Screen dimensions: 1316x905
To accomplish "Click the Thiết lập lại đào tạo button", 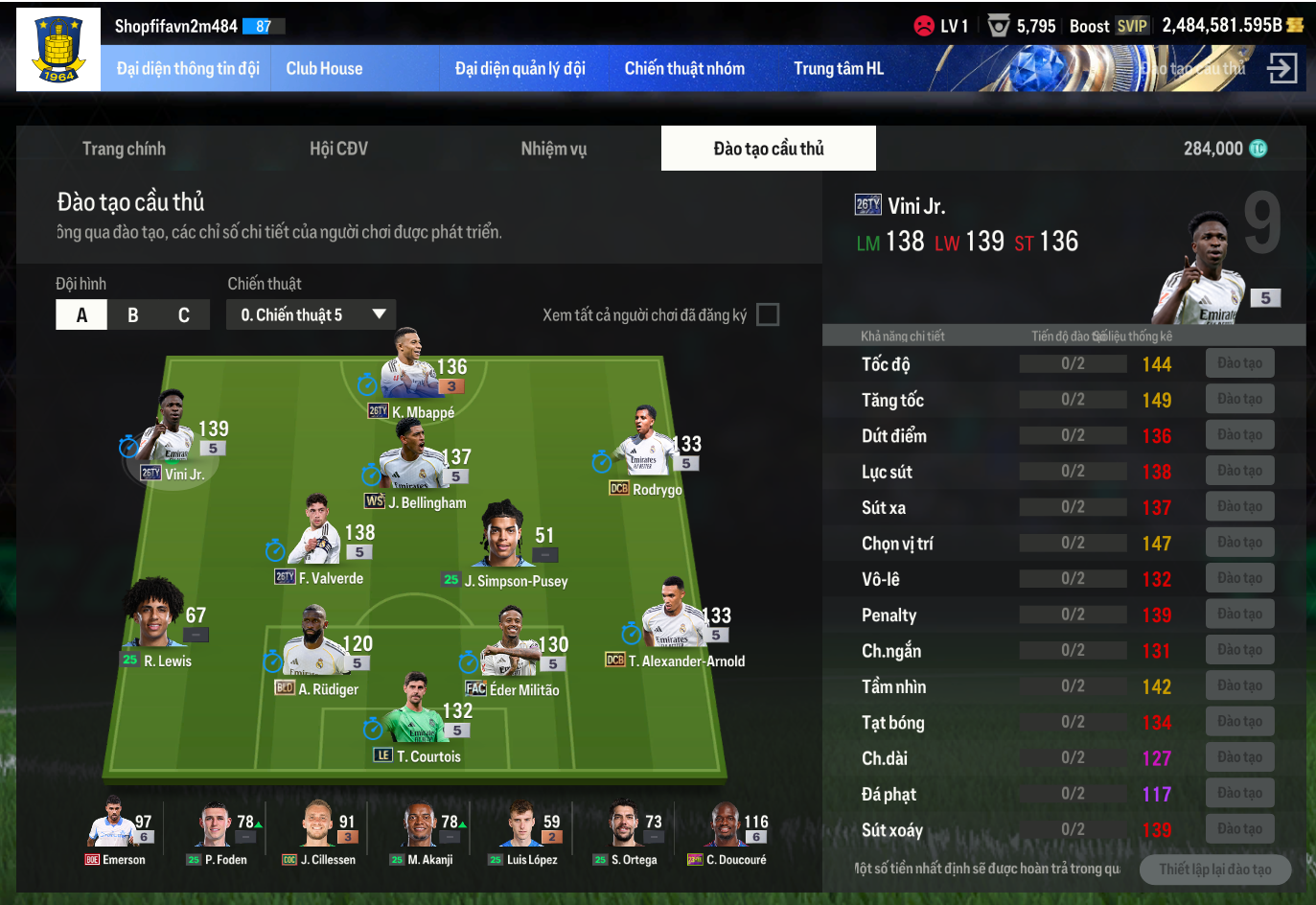I will coord(1214,870).
